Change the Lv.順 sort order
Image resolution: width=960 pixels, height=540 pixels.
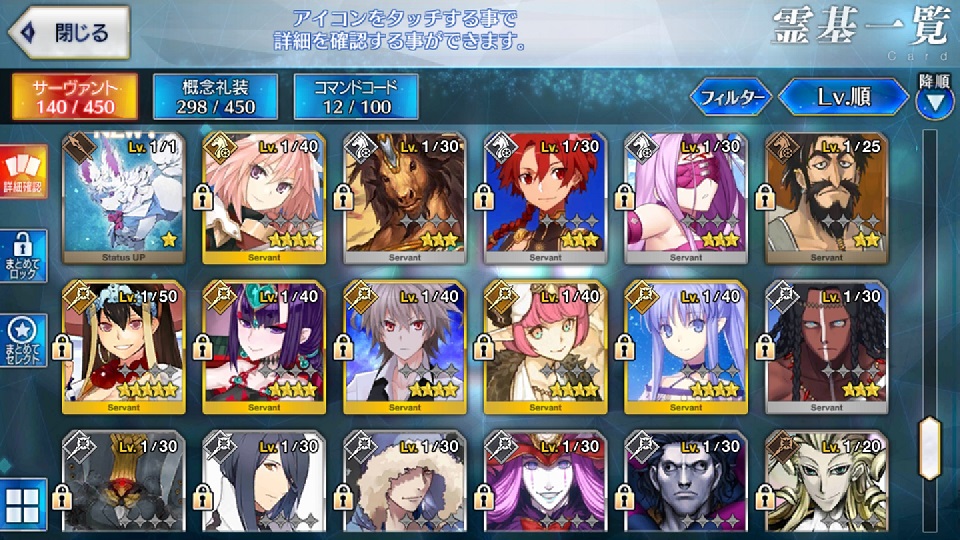[843, 97]
